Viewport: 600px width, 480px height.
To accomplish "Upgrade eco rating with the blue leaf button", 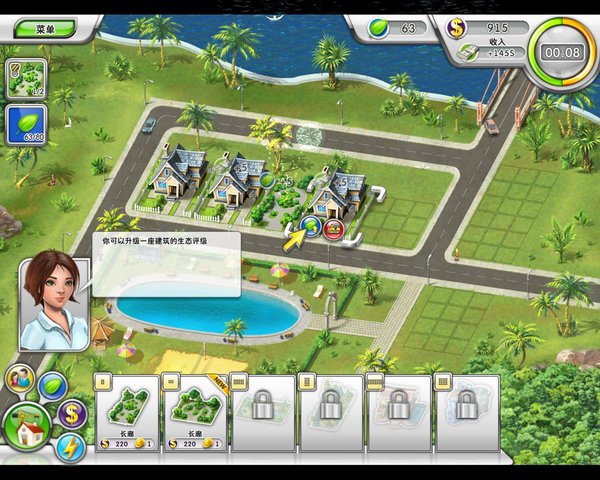I will [x=311, y=227].
